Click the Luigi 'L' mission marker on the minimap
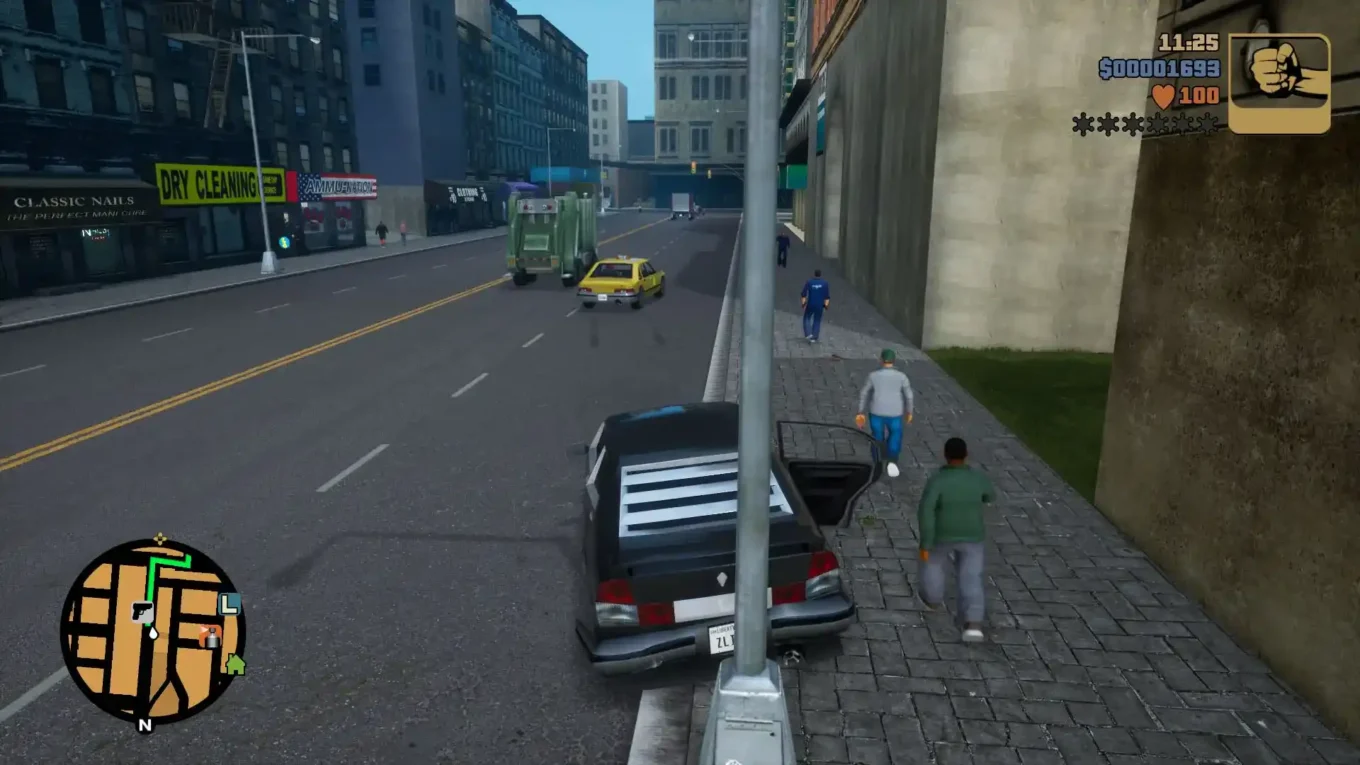Screen dimensions: 1360x765 pyautogui.click(x=228, y=604)
